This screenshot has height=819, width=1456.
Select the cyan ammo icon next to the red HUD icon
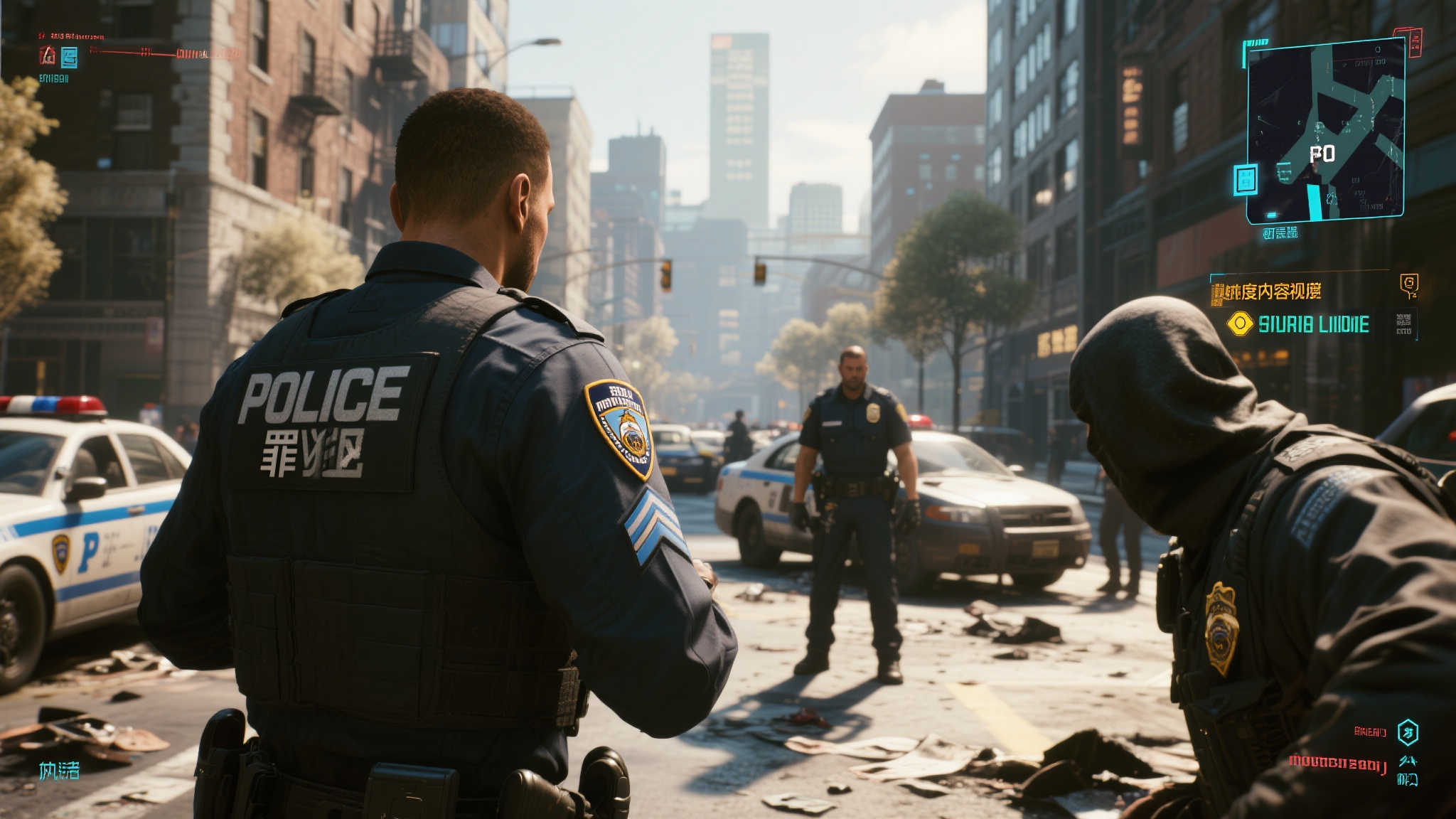[69, 57]
